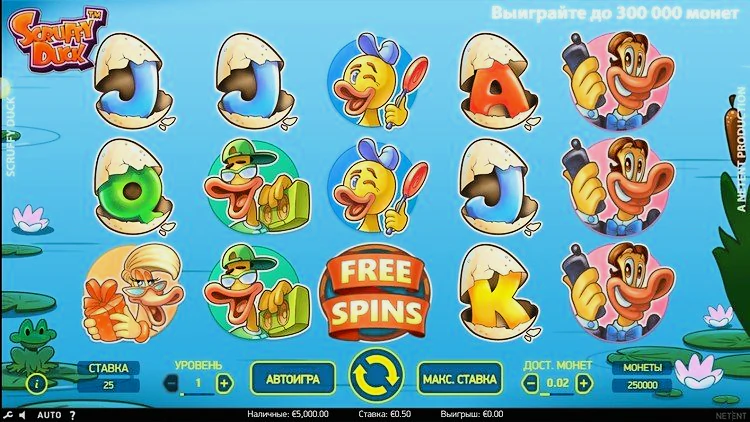This screenshot has width=750, height=422.
Task: Open settings with the wrench icon
Action: tap(8, 414)
